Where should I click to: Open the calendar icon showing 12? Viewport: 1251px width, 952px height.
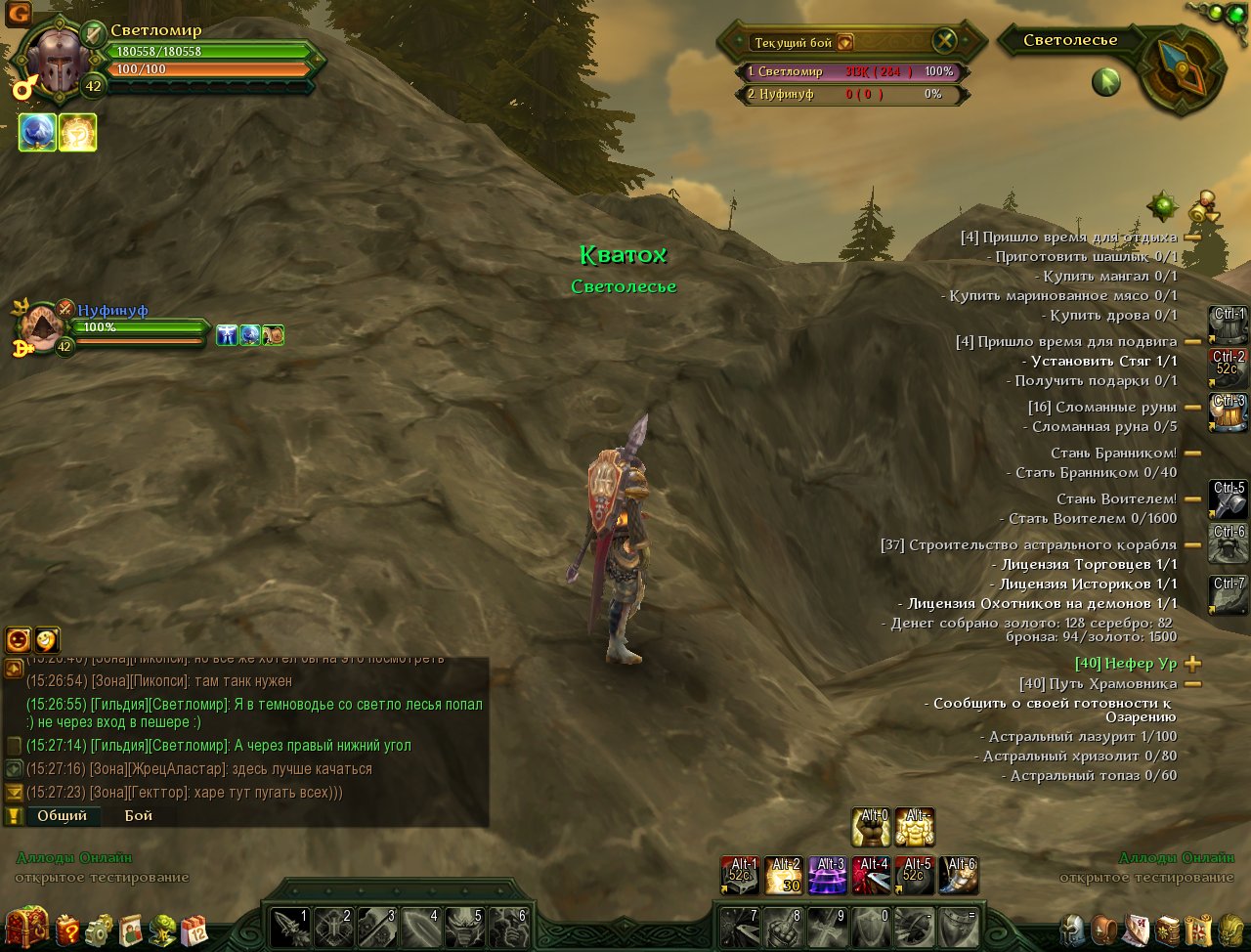pos(194,930)
